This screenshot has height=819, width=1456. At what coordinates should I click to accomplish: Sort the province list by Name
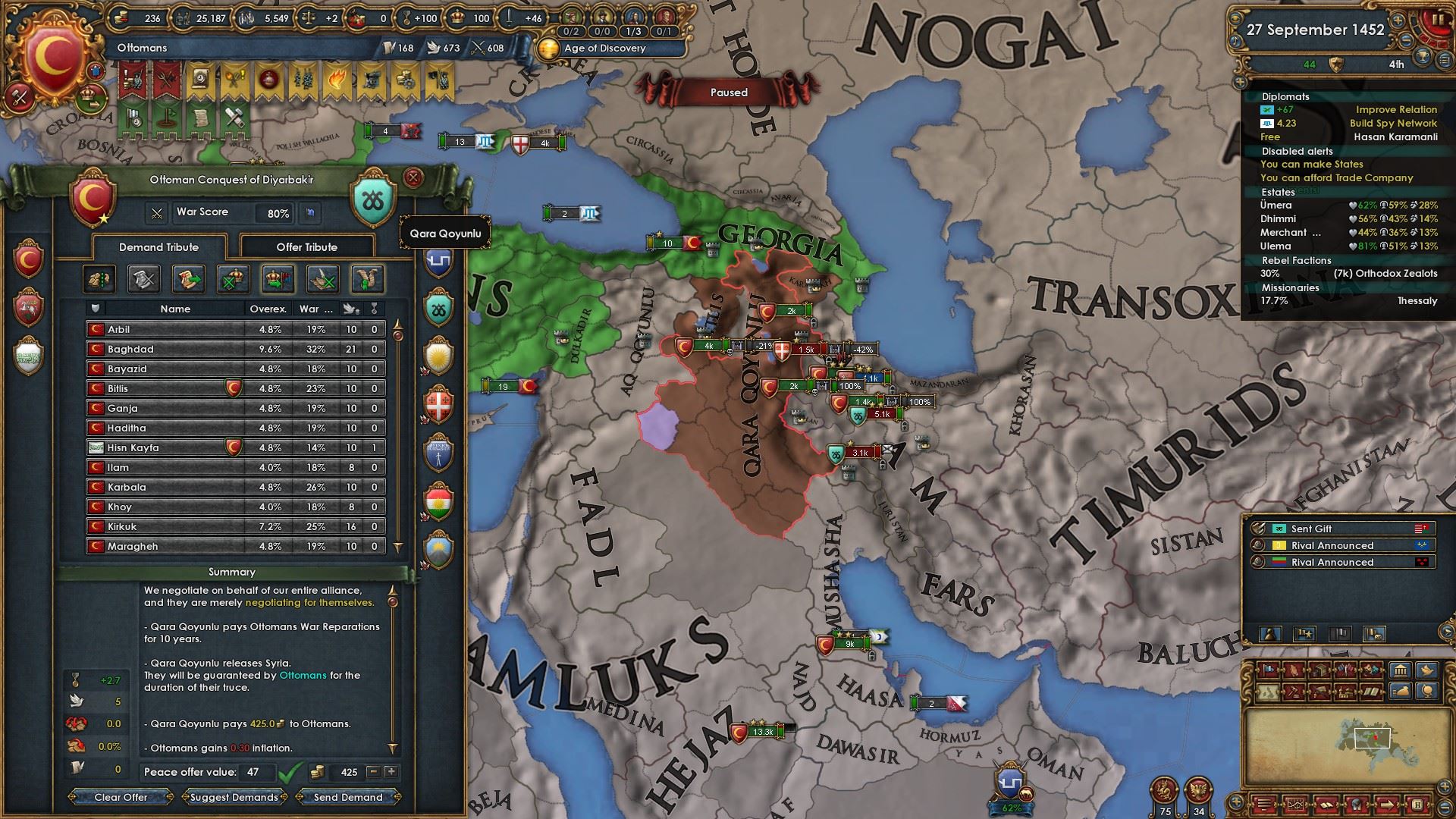pyautogui.click(x=175, y=309)
